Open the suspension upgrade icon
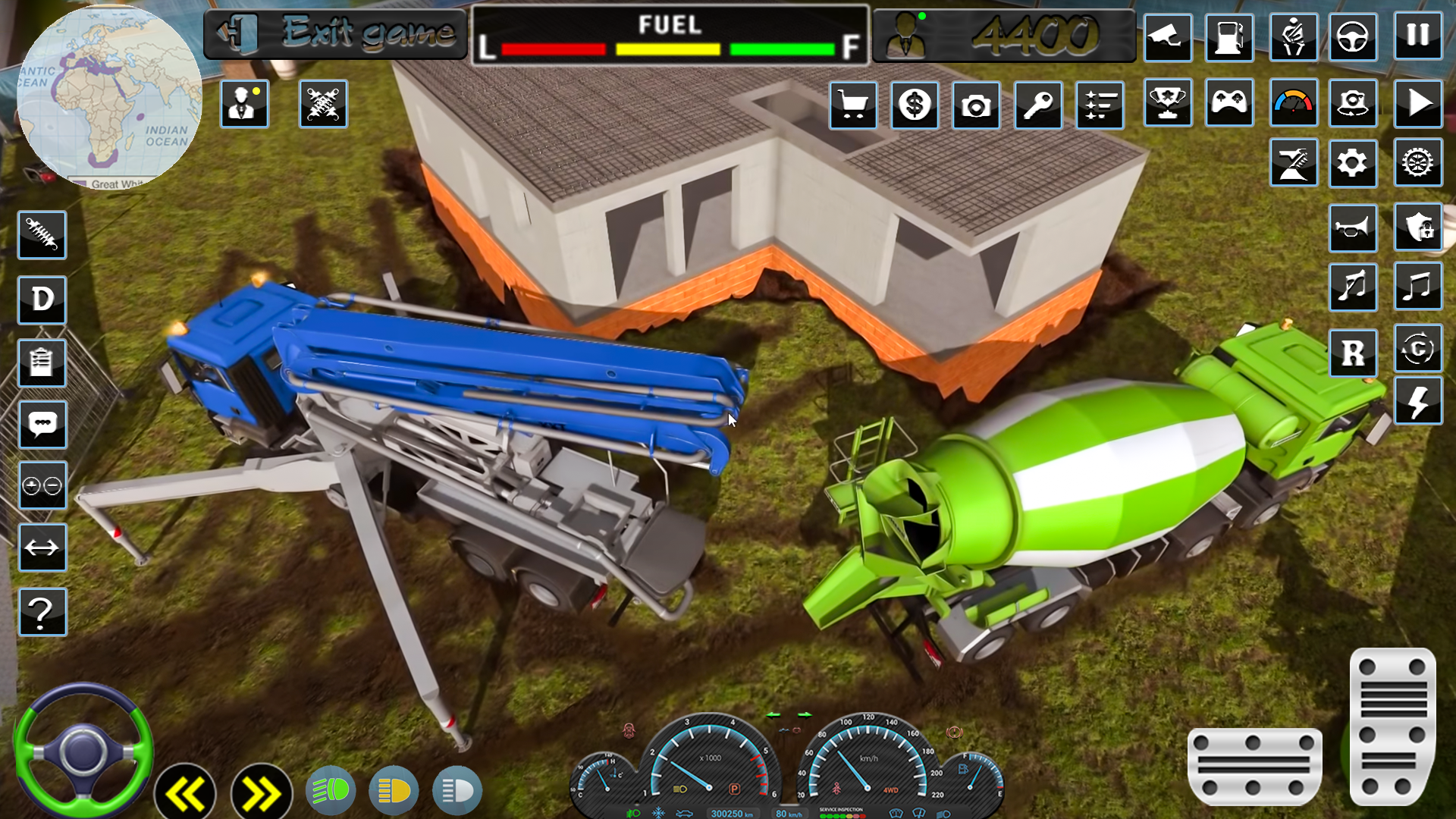 click(42, 235)
